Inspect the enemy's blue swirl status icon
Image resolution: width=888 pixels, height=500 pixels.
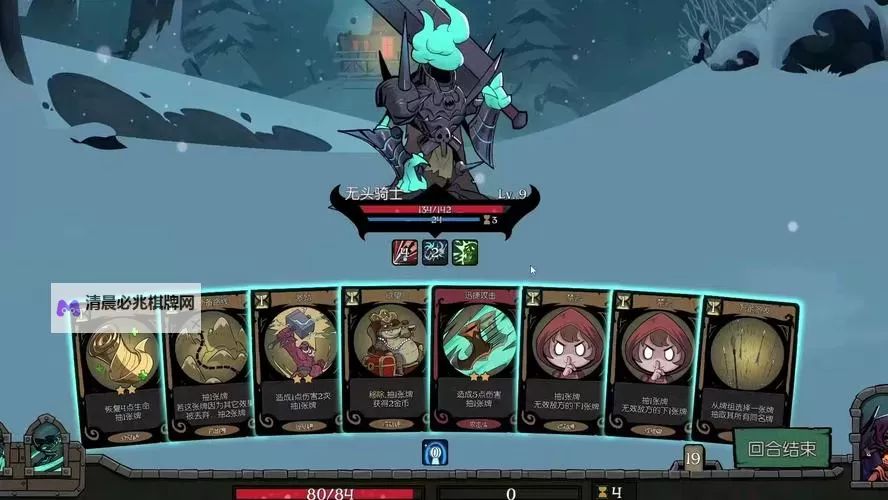435,252
